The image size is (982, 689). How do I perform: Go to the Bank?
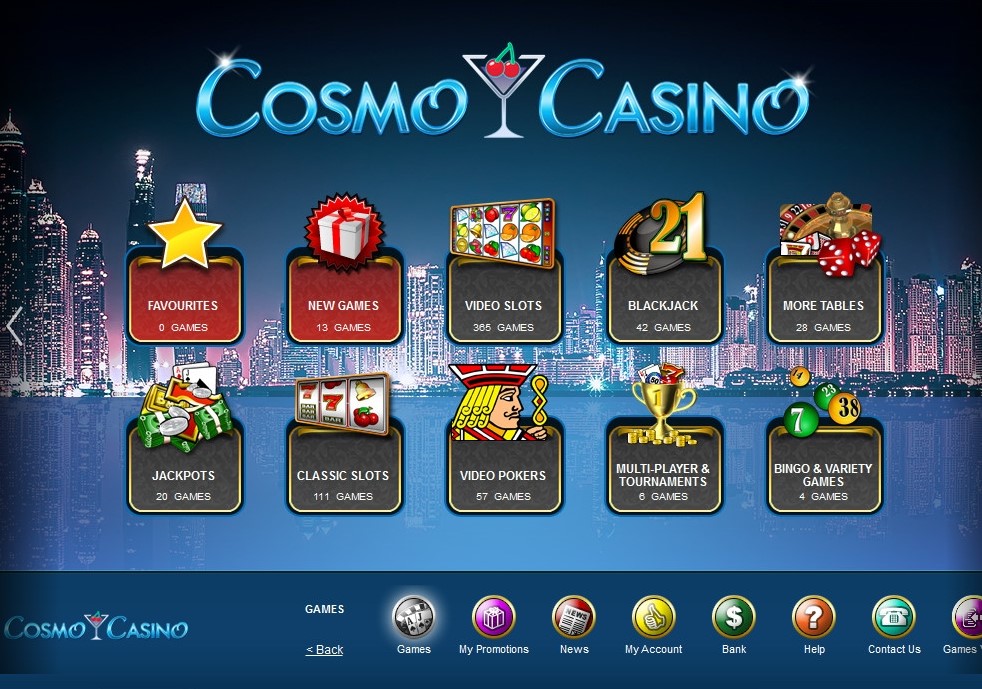click(734, 618)
